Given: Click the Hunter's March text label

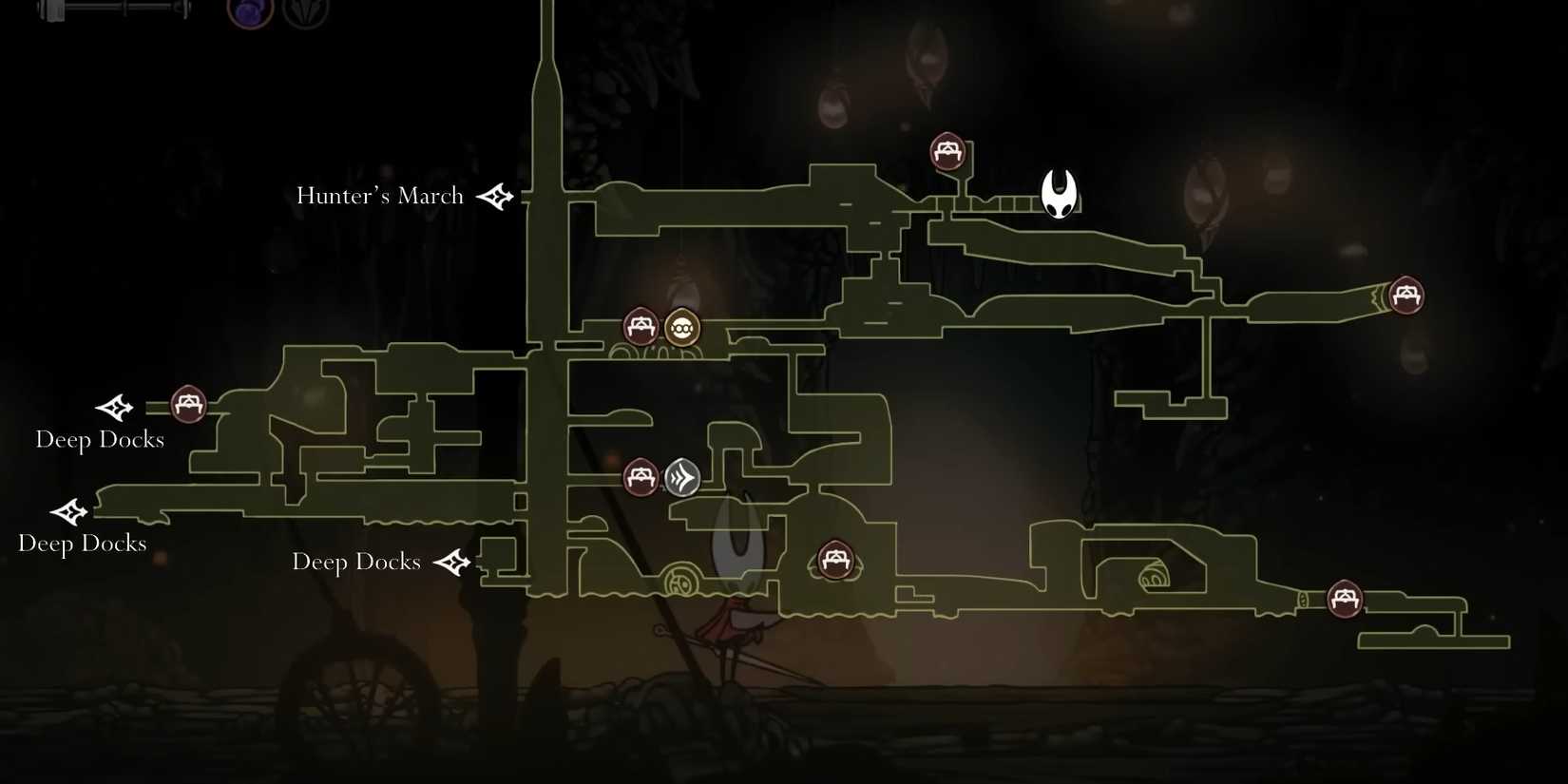Looking at the screenshot, I should click(x=379, y=196).
